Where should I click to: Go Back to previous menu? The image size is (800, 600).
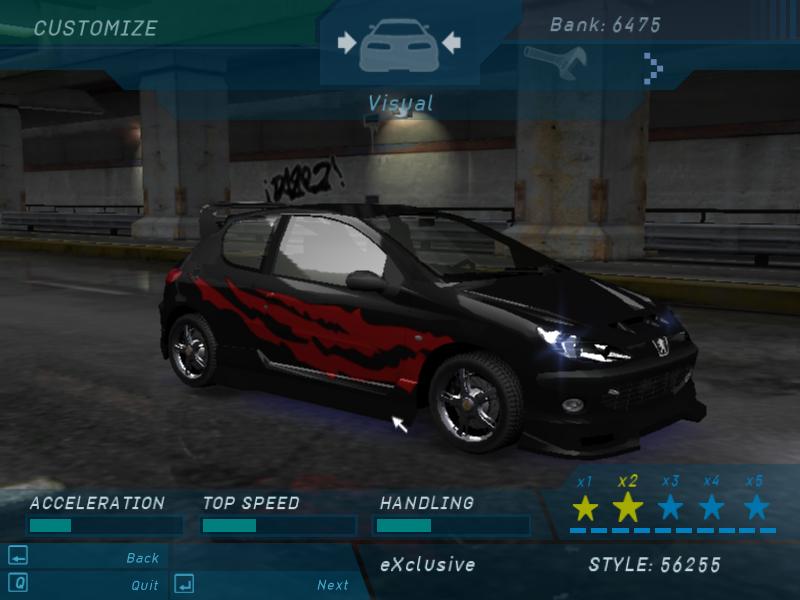[x=142, y=558]
